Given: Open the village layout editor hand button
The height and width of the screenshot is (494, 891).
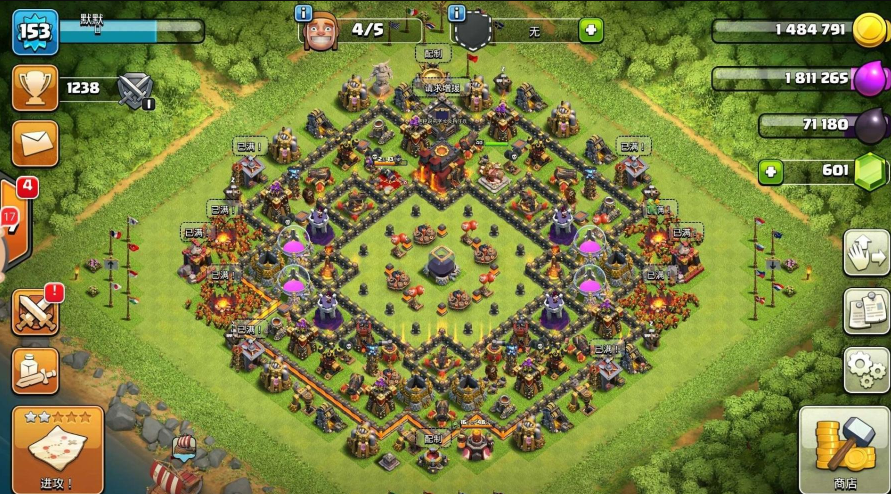Looking at the screenshot, I should point(866,252).
